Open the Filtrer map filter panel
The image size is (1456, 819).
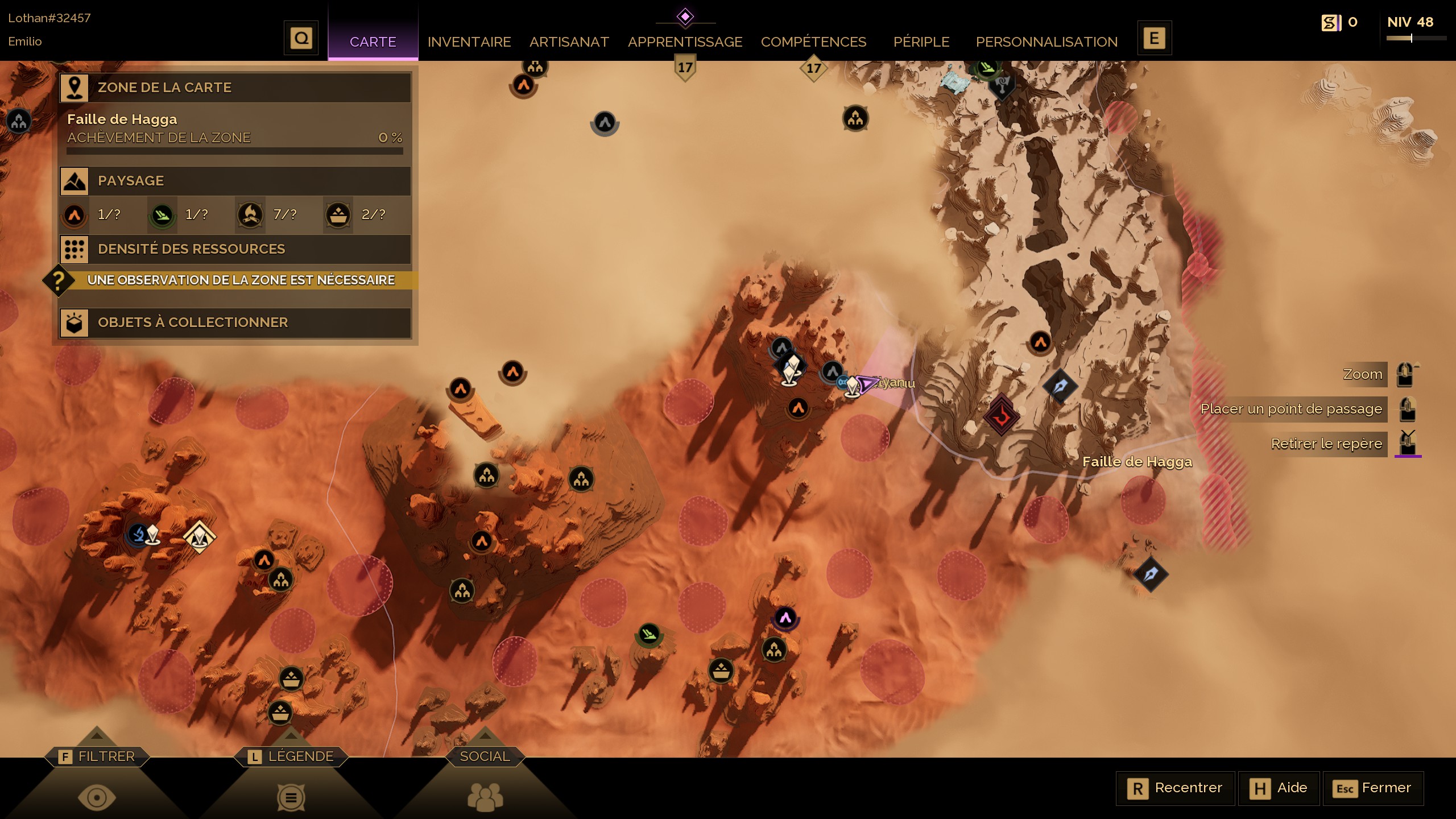[97, 757]
